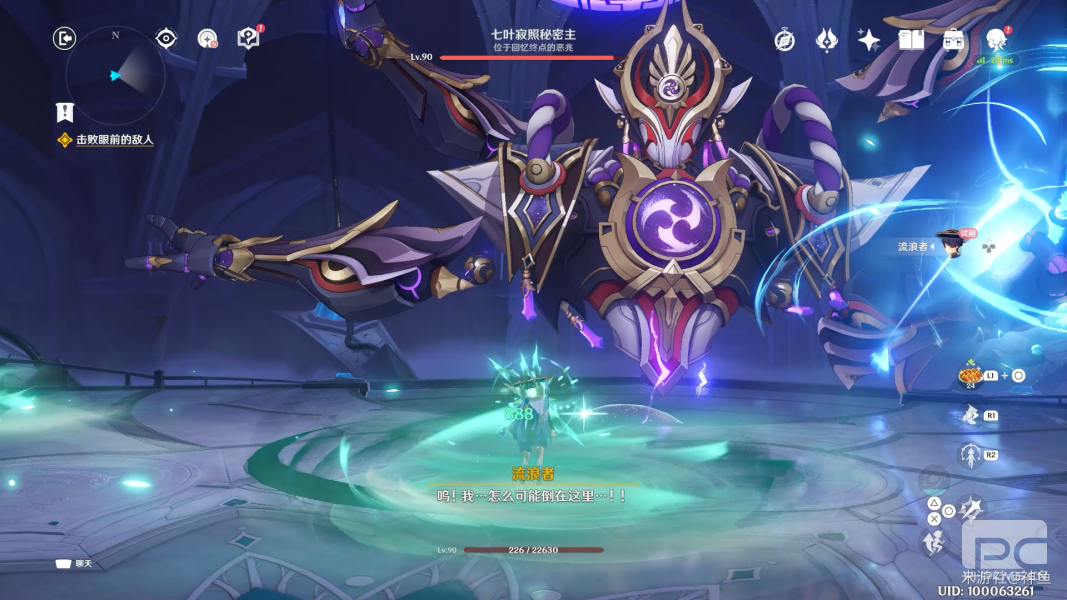Open the Paimon menu head icon
The width and height of the screenshot is (1067, 600).
point(995,40)
